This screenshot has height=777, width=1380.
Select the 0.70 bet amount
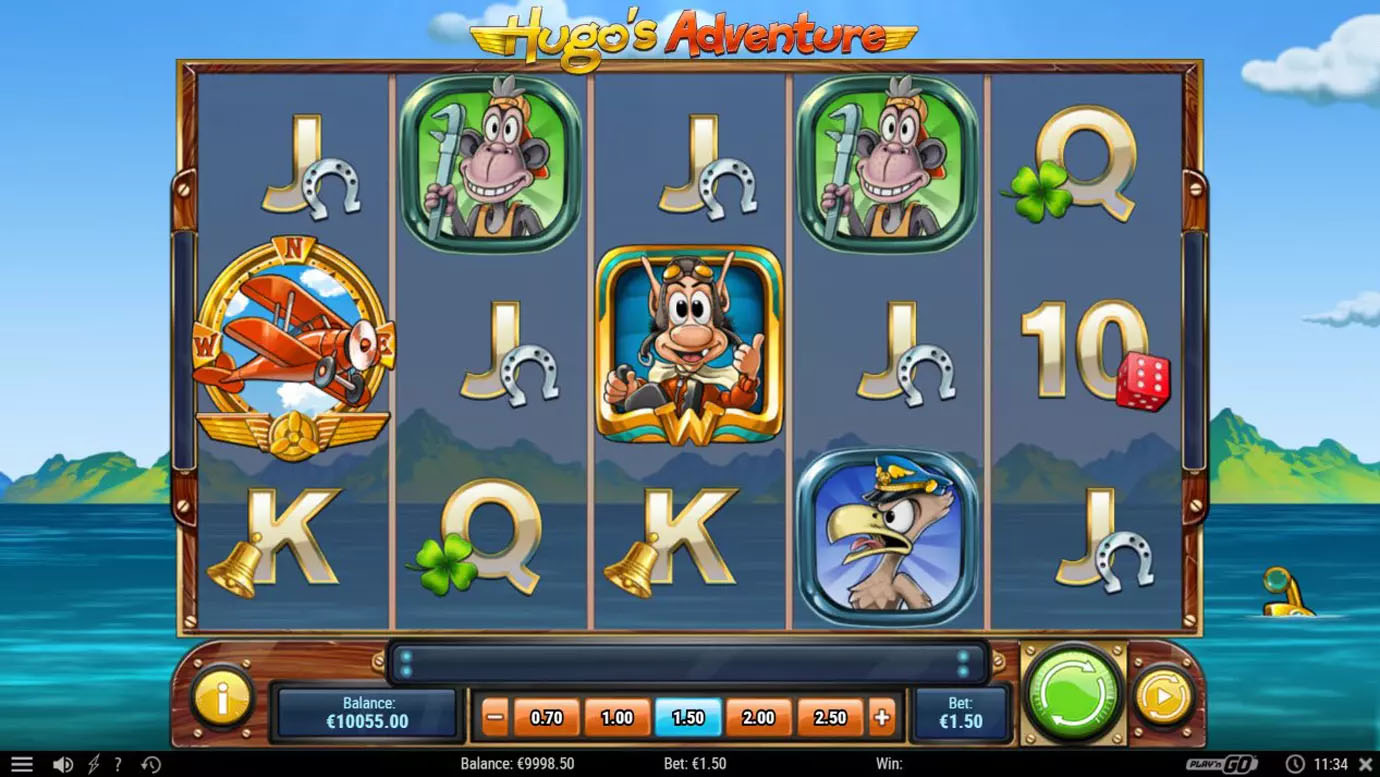(547, 717)
